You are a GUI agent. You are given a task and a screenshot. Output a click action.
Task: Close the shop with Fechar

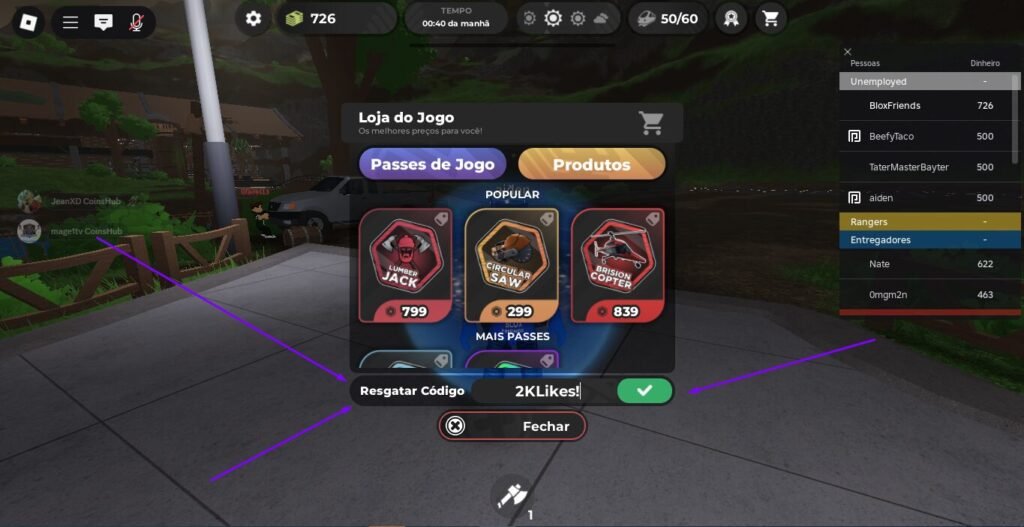[x=512, y=426]
